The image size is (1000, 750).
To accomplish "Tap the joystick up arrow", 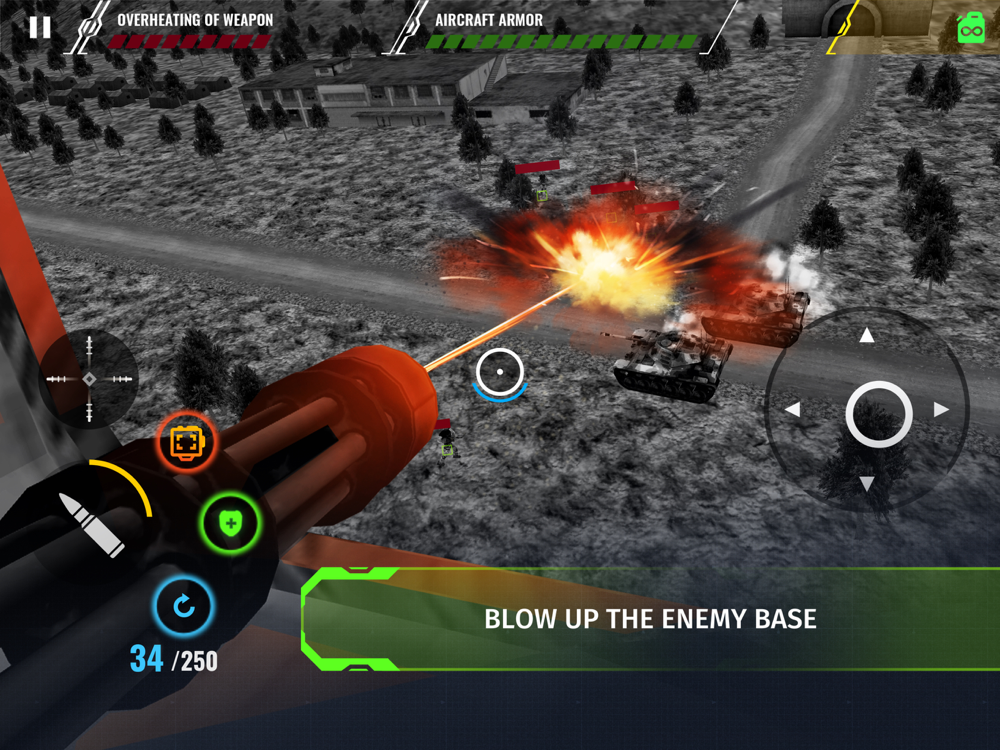I will [x=867, y=337].
